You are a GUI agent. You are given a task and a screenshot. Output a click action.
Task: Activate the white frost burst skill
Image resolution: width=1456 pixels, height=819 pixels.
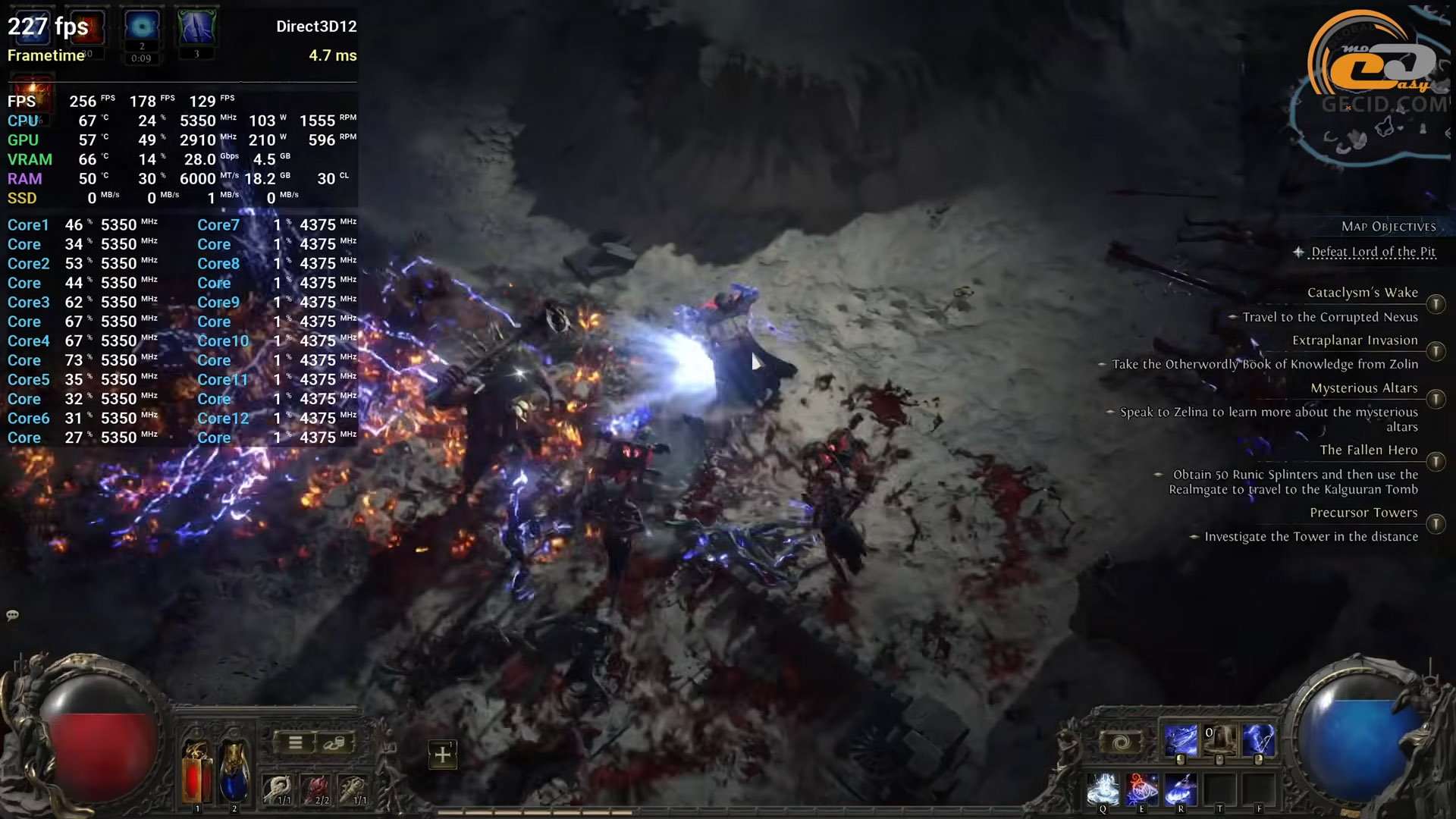[1103, 789]
